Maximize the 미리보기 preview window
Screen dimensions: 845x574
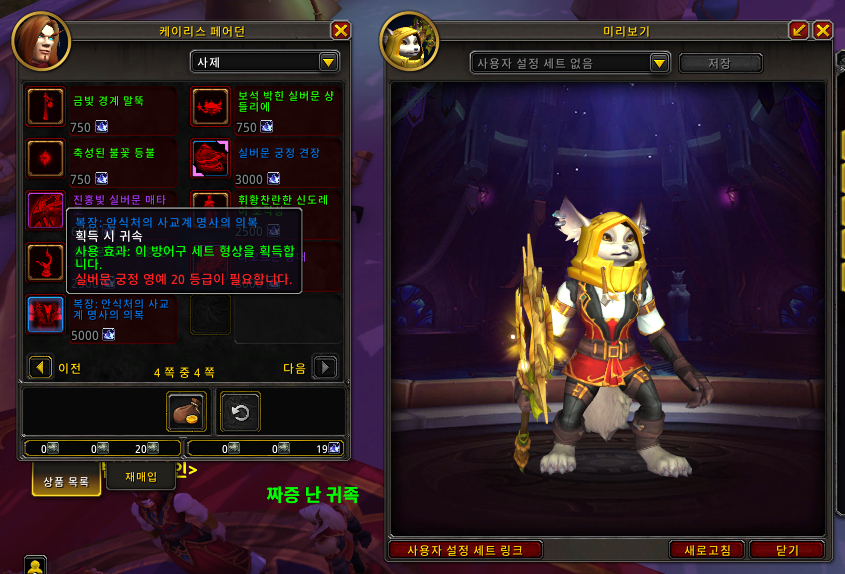click(x=799, y=30)
